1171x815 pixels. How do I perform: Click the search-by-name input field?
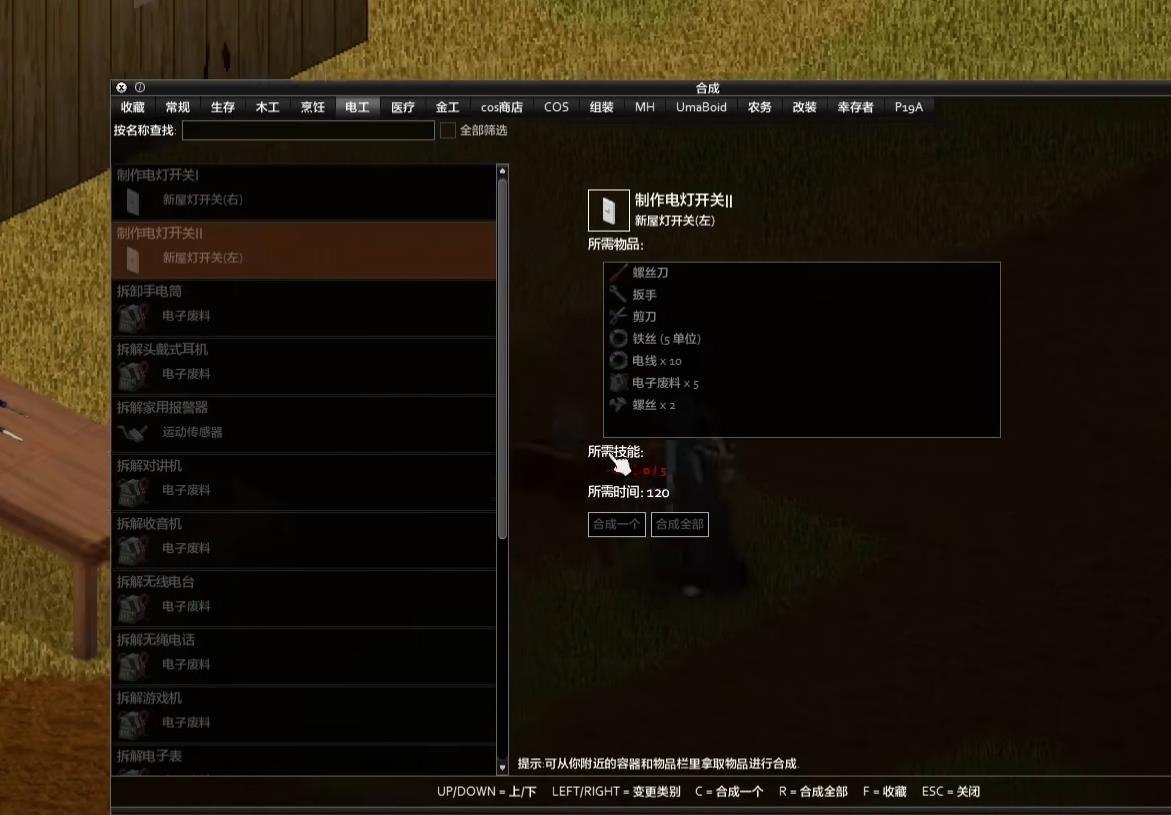click(308, 130)
